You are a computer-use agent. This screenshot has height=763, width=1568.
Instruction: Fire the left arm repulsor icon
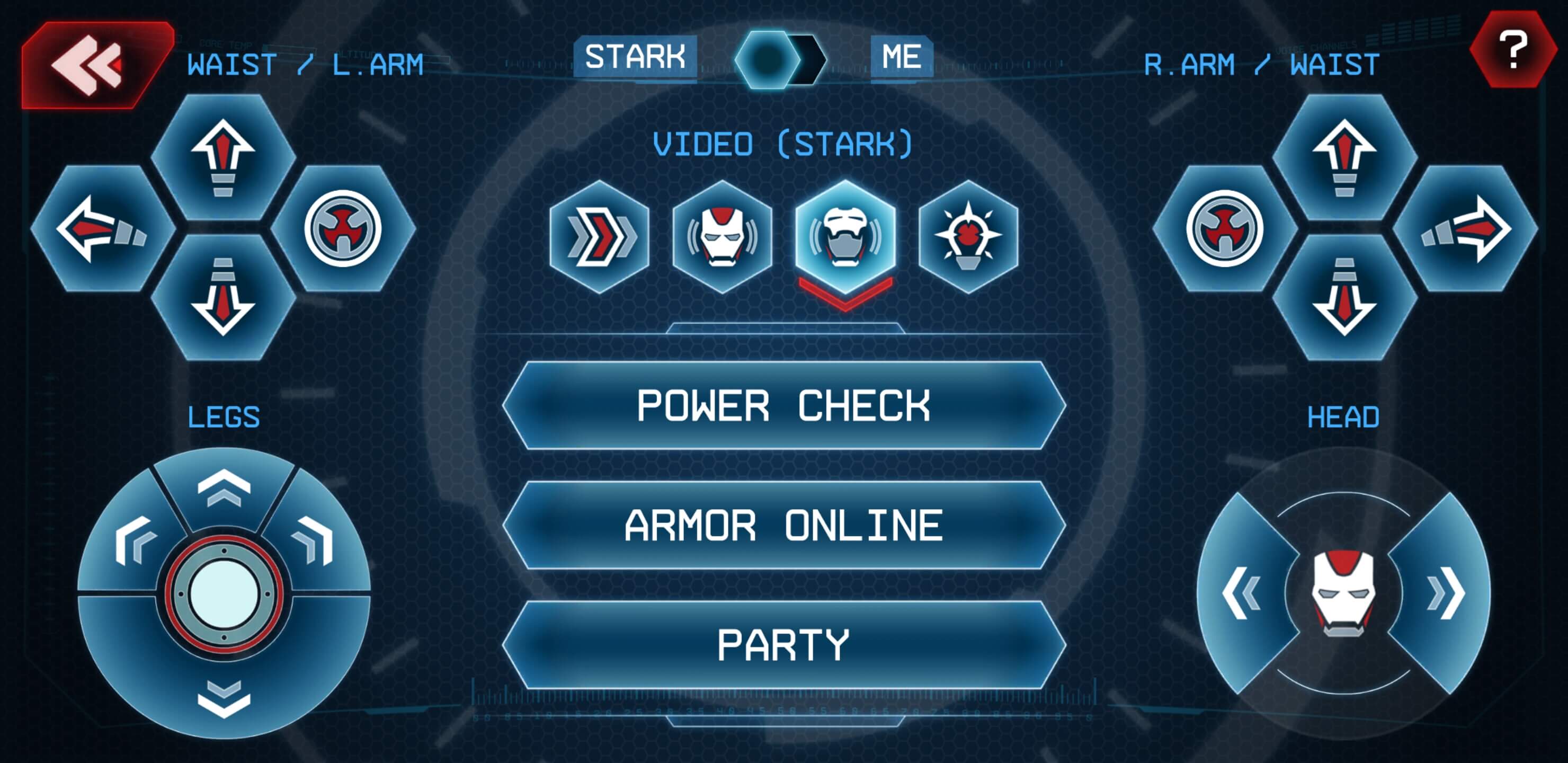tap(343, 228)
